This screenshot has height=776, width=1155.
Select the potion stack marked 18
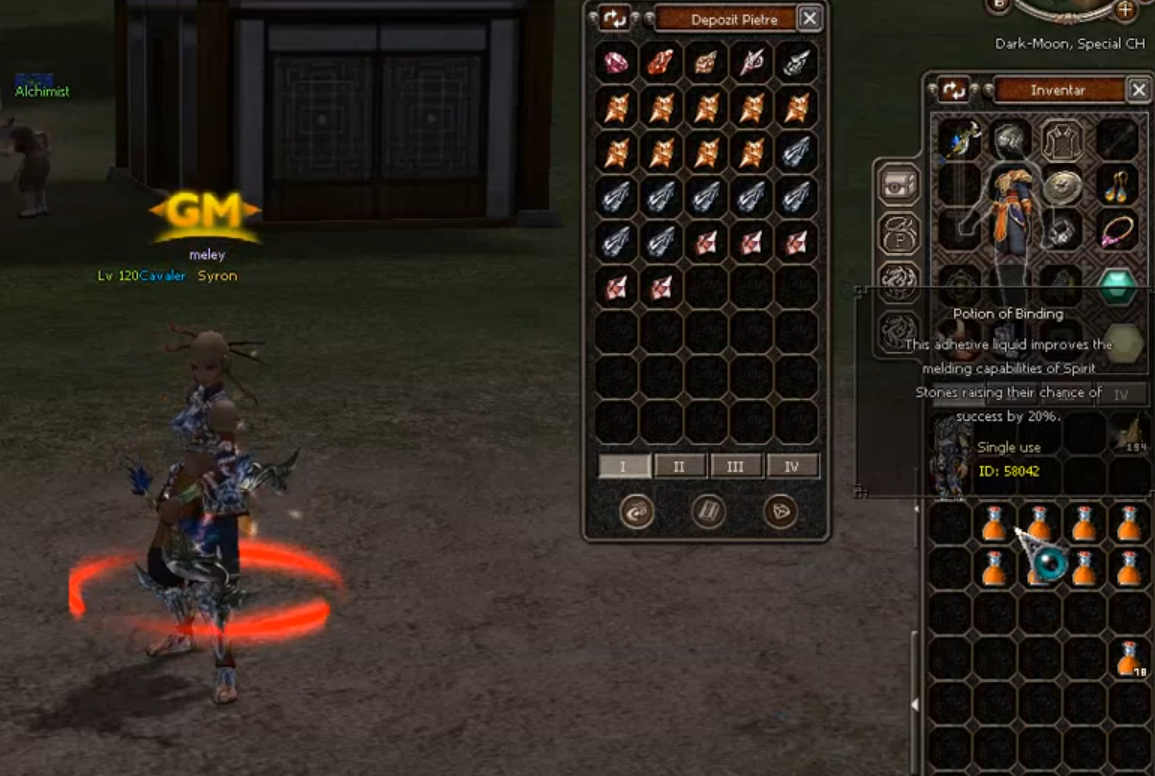tap(1130, 658)
